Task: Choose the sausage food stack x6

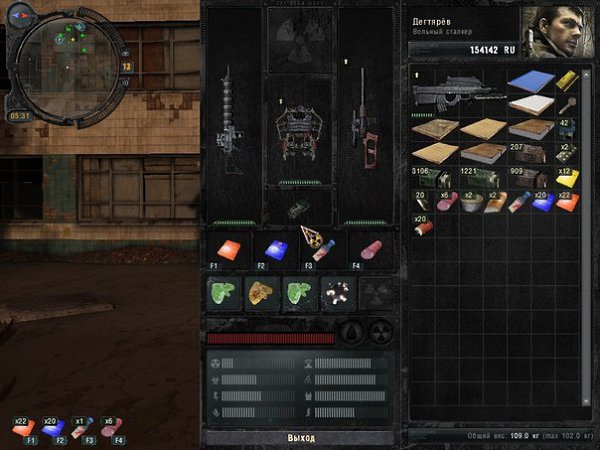Action: coord(446,200)
